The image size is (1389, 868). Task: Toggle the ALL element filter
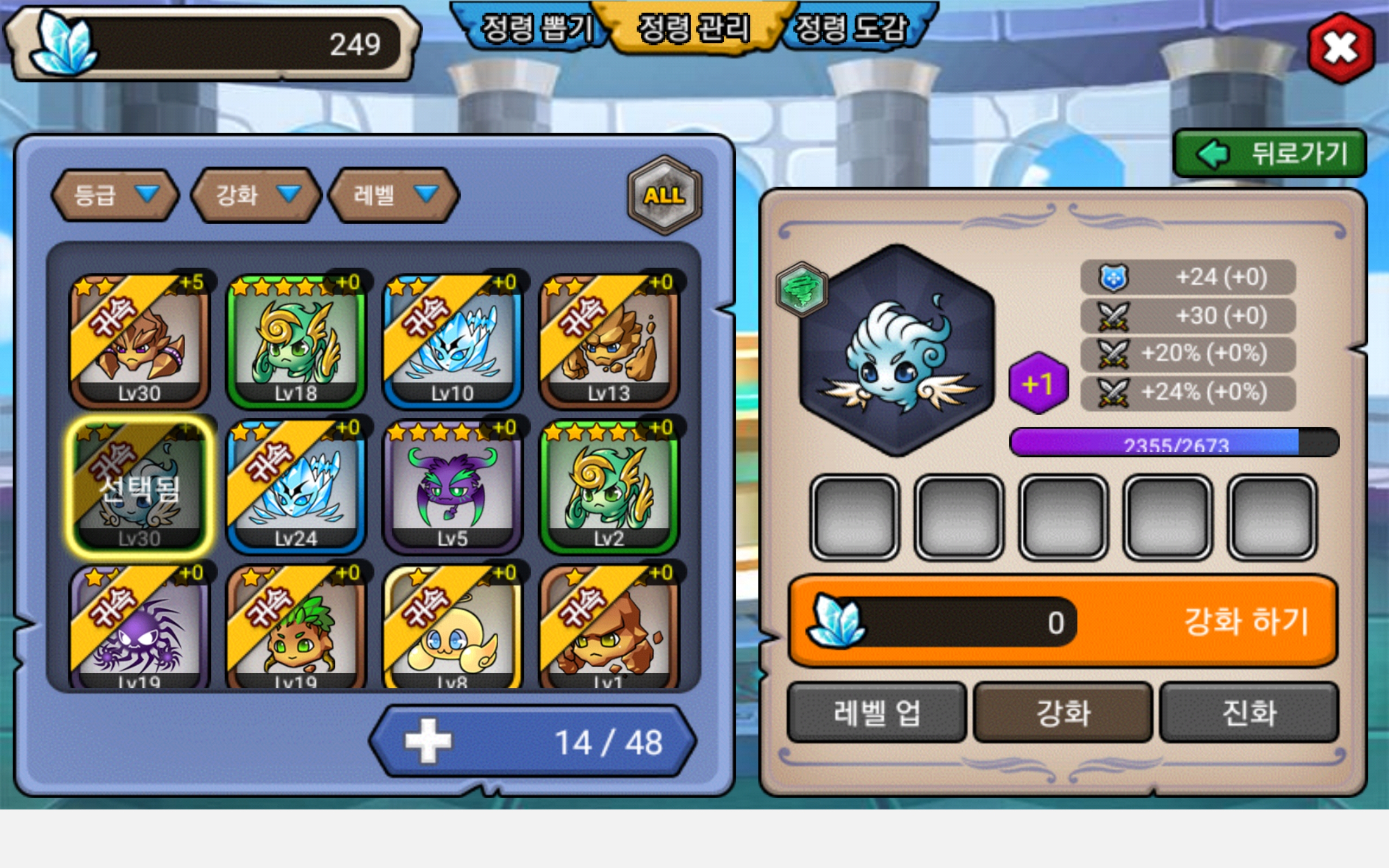[x=664, y=195]
